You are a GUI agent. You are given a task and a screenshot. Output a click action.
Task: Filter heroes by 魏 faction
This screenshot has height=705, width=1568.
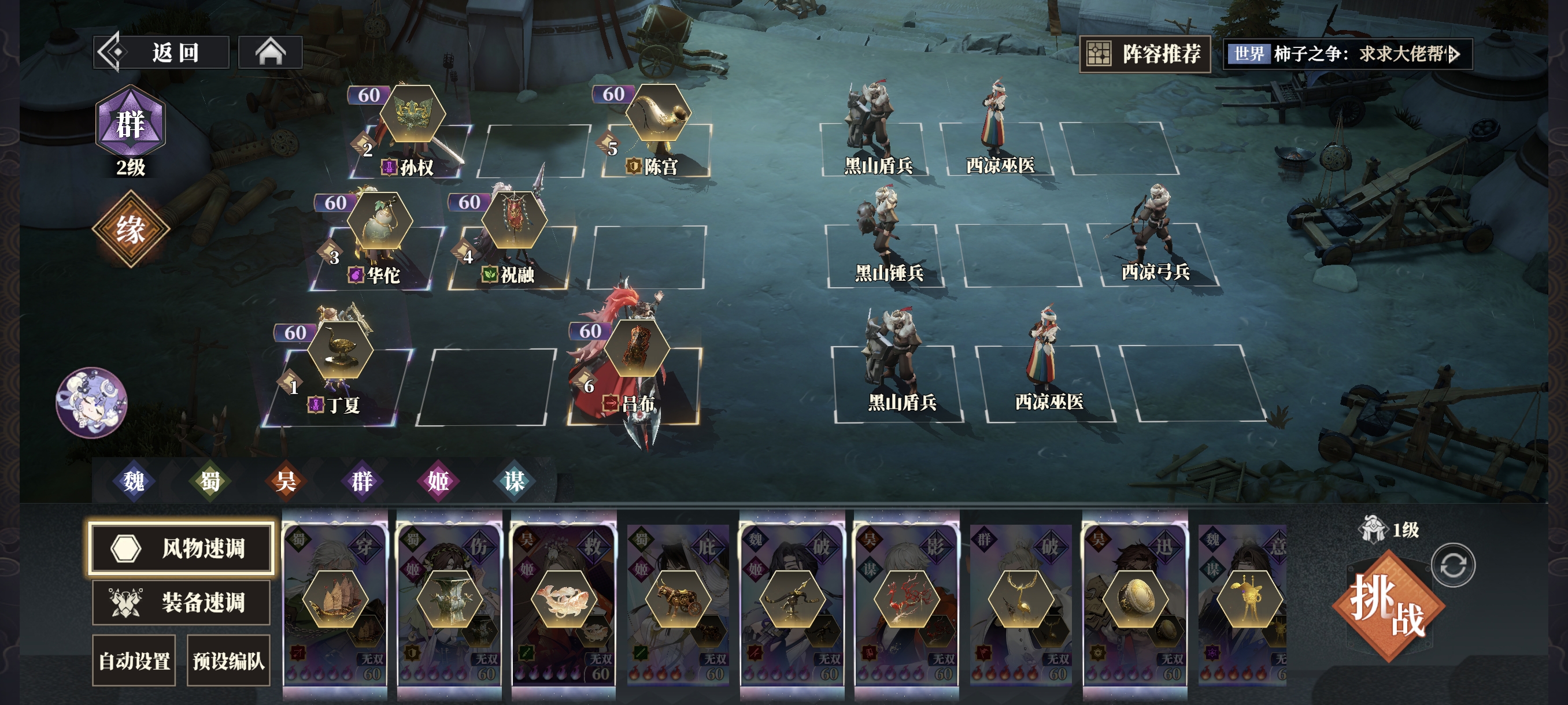pos(134,481)
